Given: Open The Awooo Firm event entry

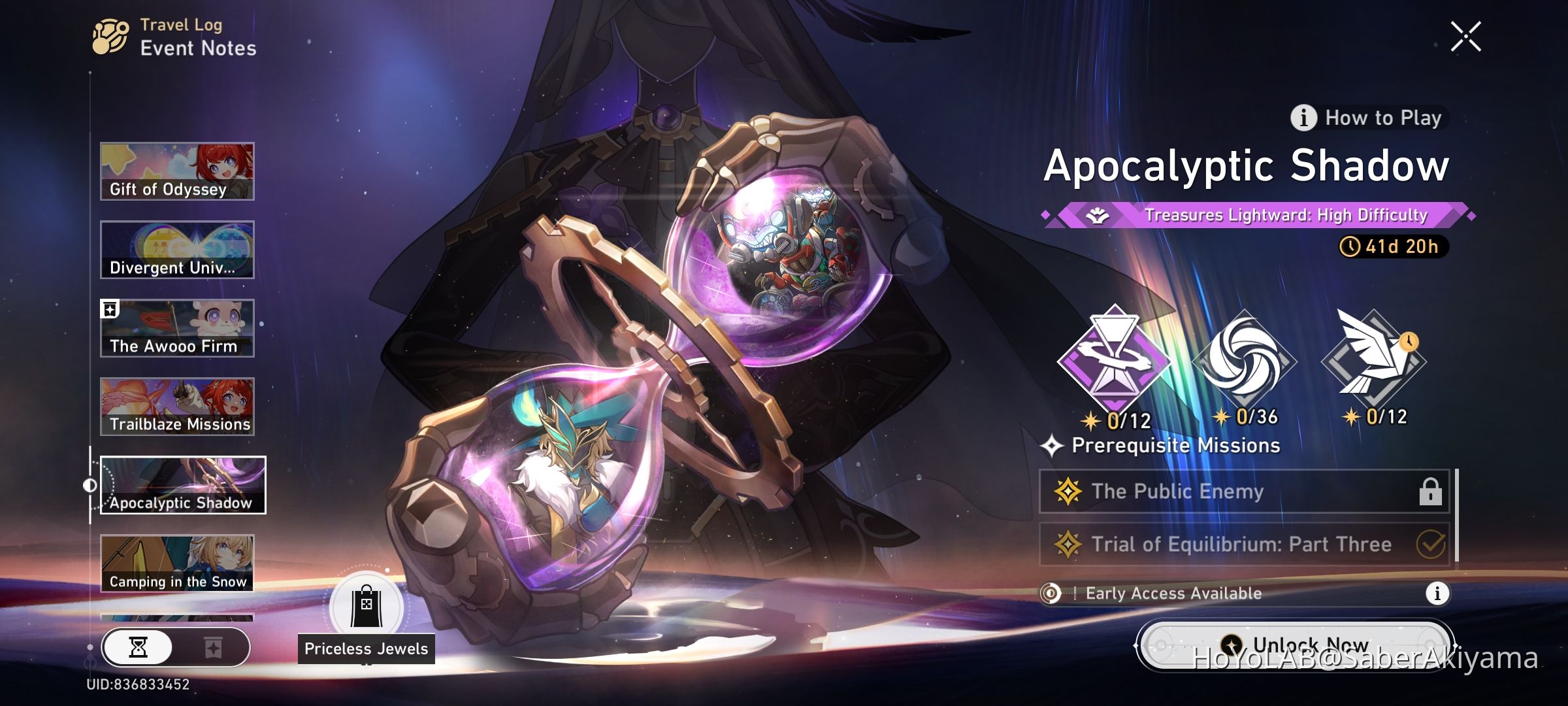Looking at the screenshot, I should coord(176,327).
